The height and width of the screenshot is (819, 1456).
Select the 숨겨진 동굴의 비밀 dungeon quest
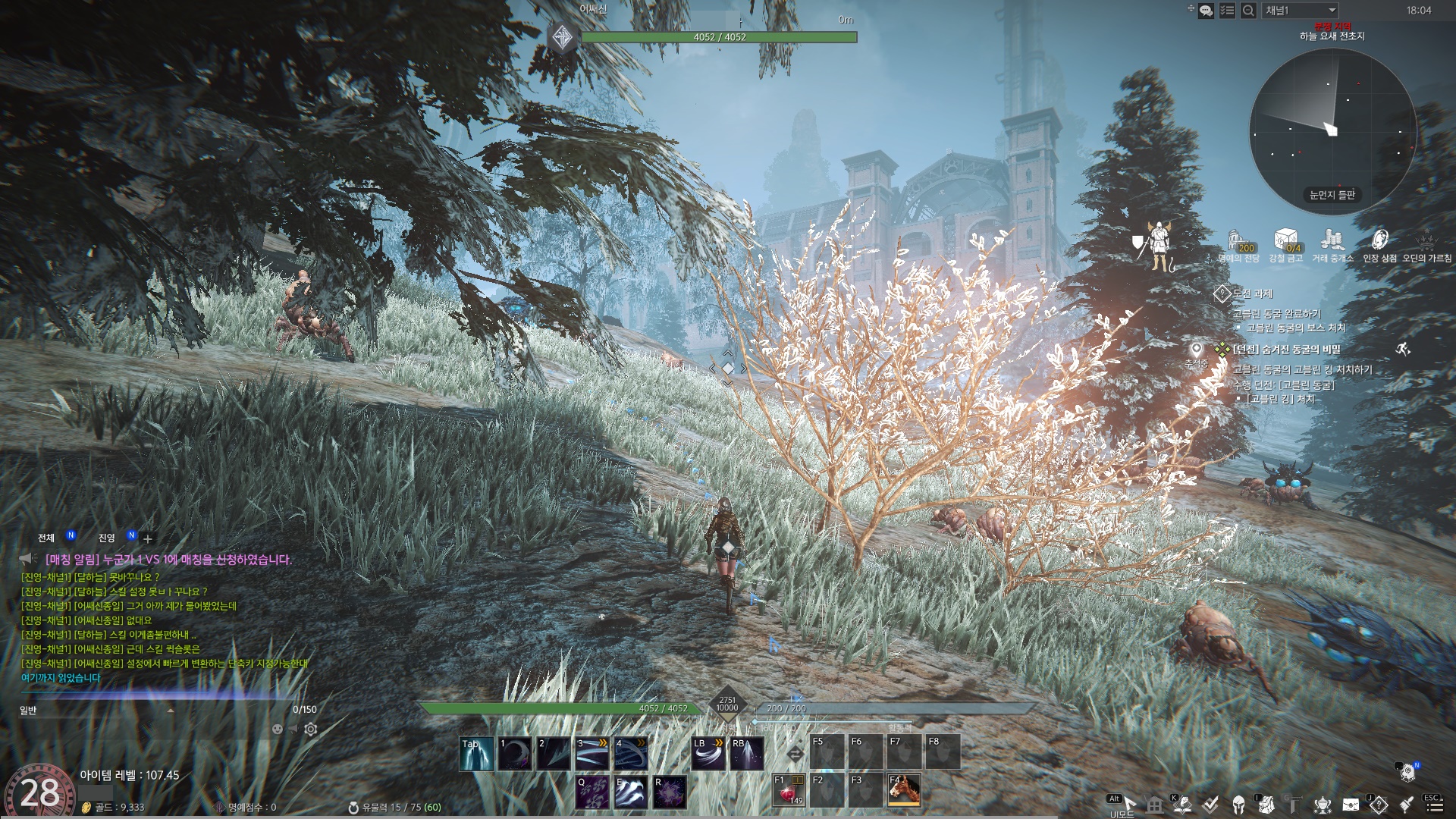1287,350
